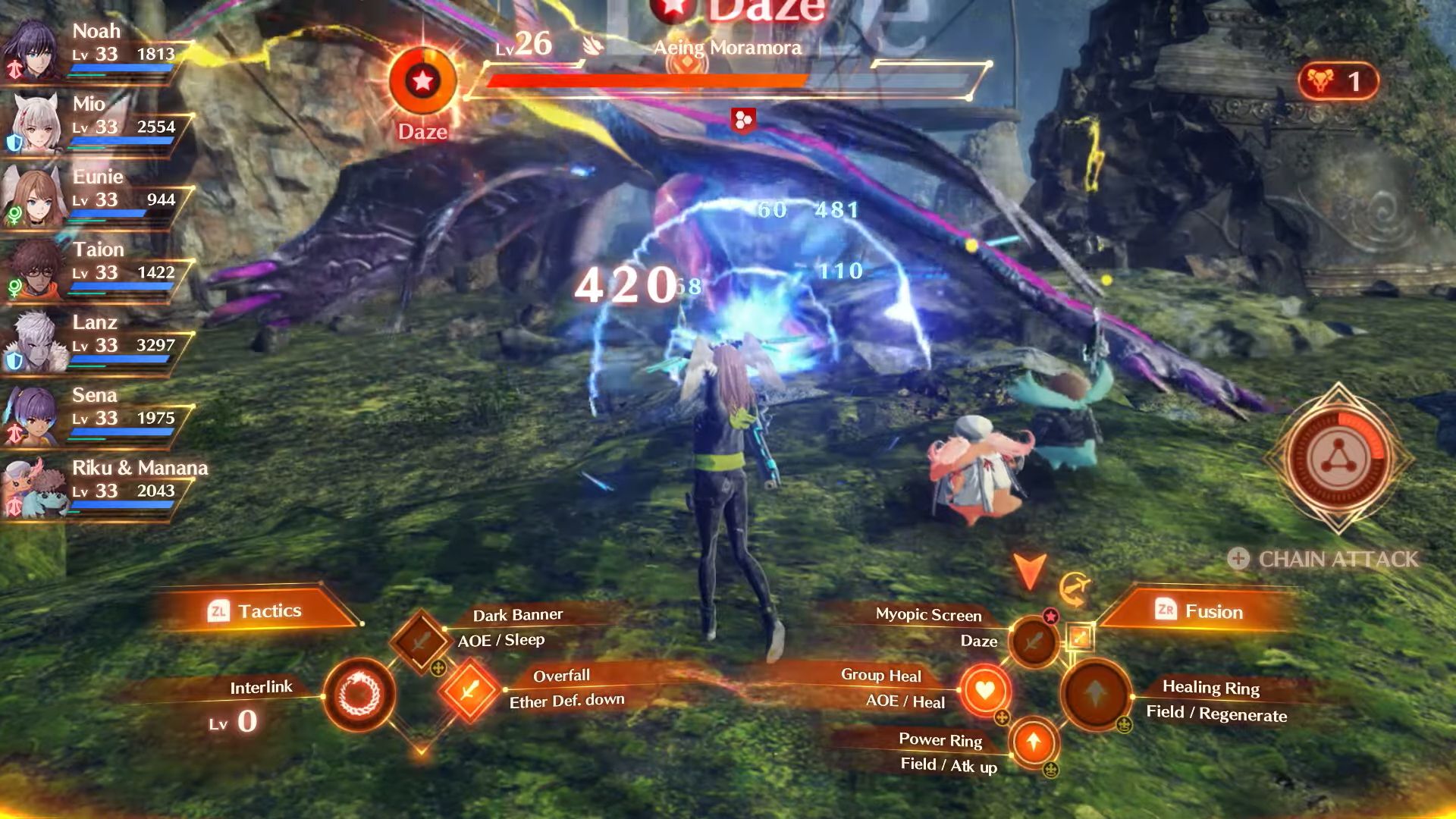Click the Chain Attack gauge emblem
The height and width of the screenshot is (819, 1456).
pyautogui.click(x=1338, y=459)
